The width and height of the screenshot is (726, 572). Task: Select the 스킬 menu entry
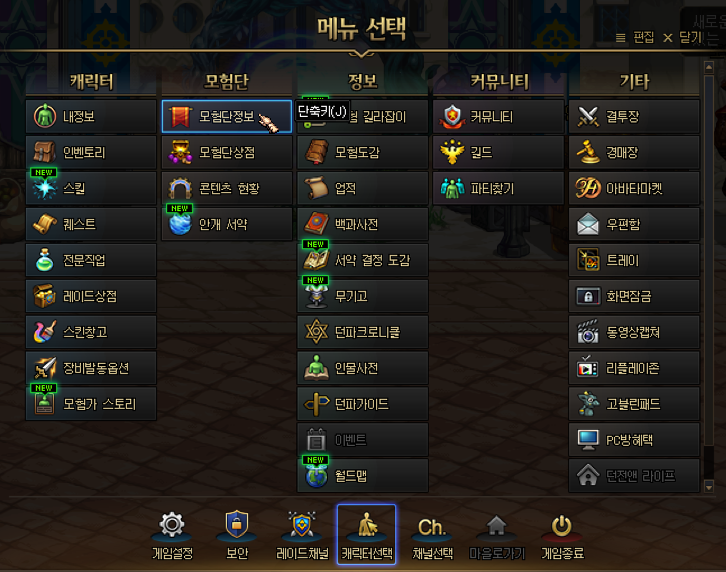pos(91,188)
